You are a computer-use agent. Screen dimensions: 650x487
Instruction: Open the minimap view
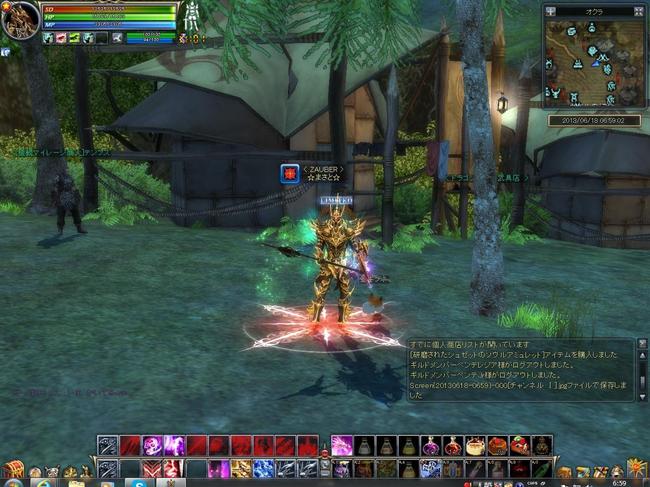595,64
